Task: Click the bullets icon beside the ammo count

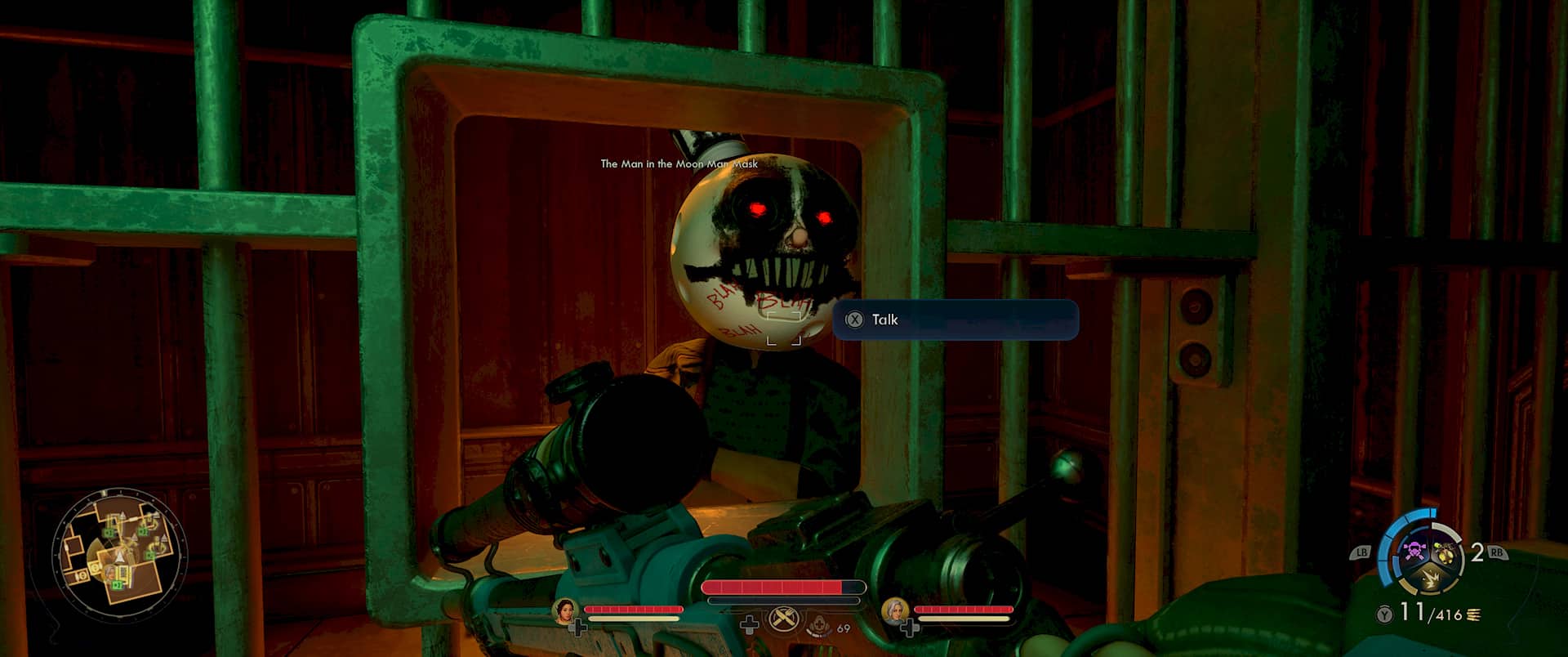Action: pos(1473,615)
